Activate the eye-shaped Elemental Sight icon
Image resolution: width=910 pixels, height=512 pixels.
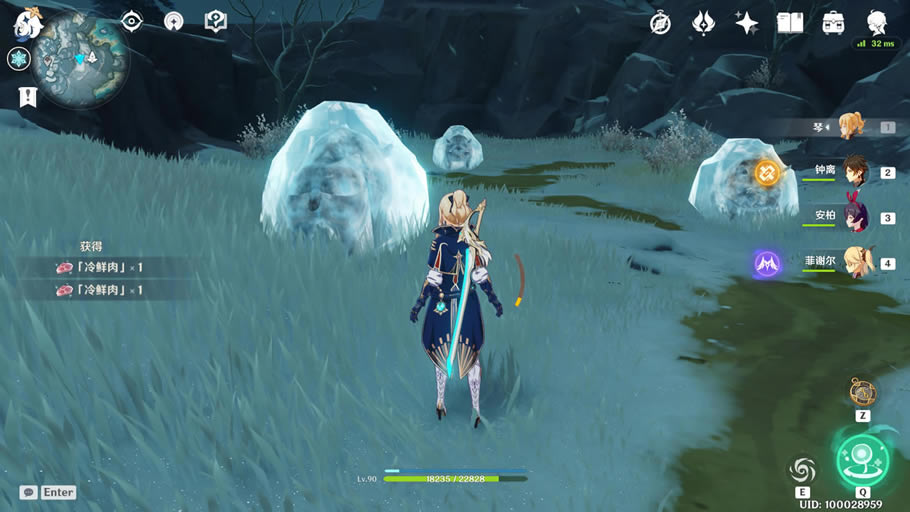pos(132,21)
